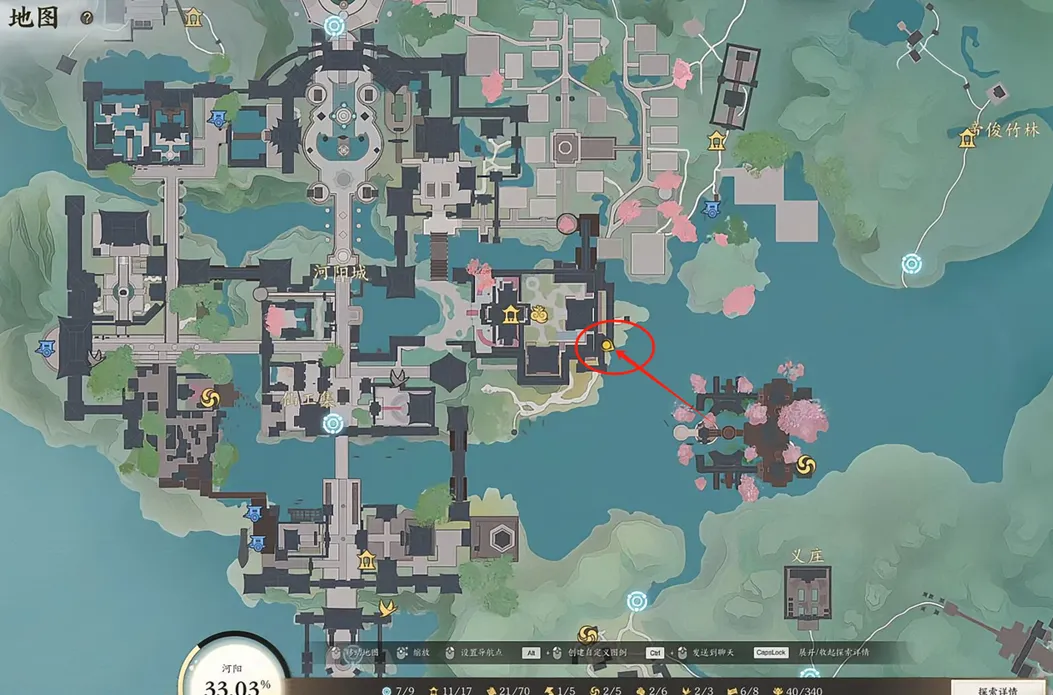This screenshot has height=695, width=1053.
Task: Click the blue cart marker on the far west edge
Action: coord(46,348)
